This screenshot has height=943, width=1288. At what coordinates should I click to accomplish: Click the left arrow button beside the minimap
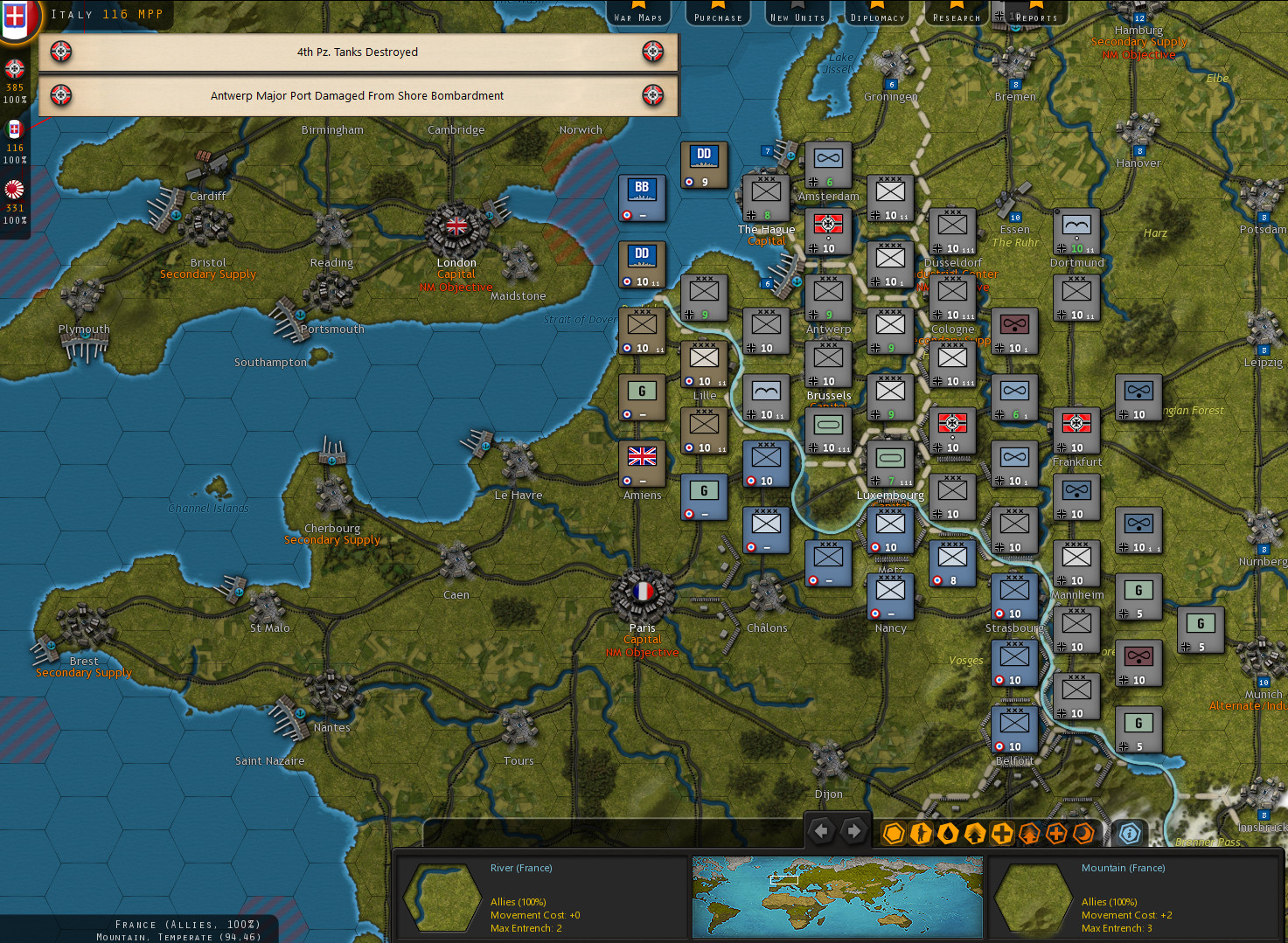(x=822, y=831)
